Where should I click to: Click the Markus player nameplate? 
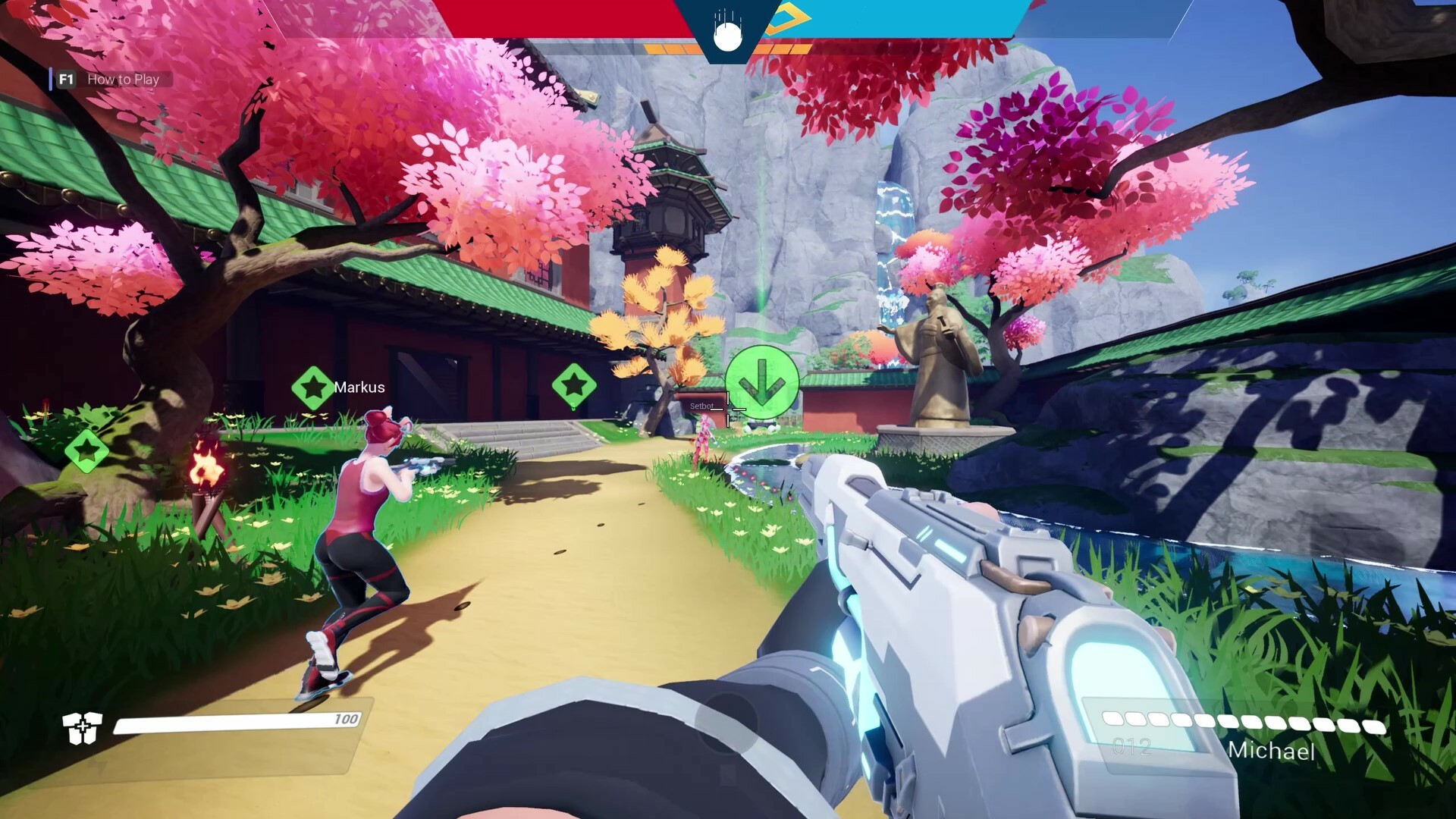(x=361, y=387)
